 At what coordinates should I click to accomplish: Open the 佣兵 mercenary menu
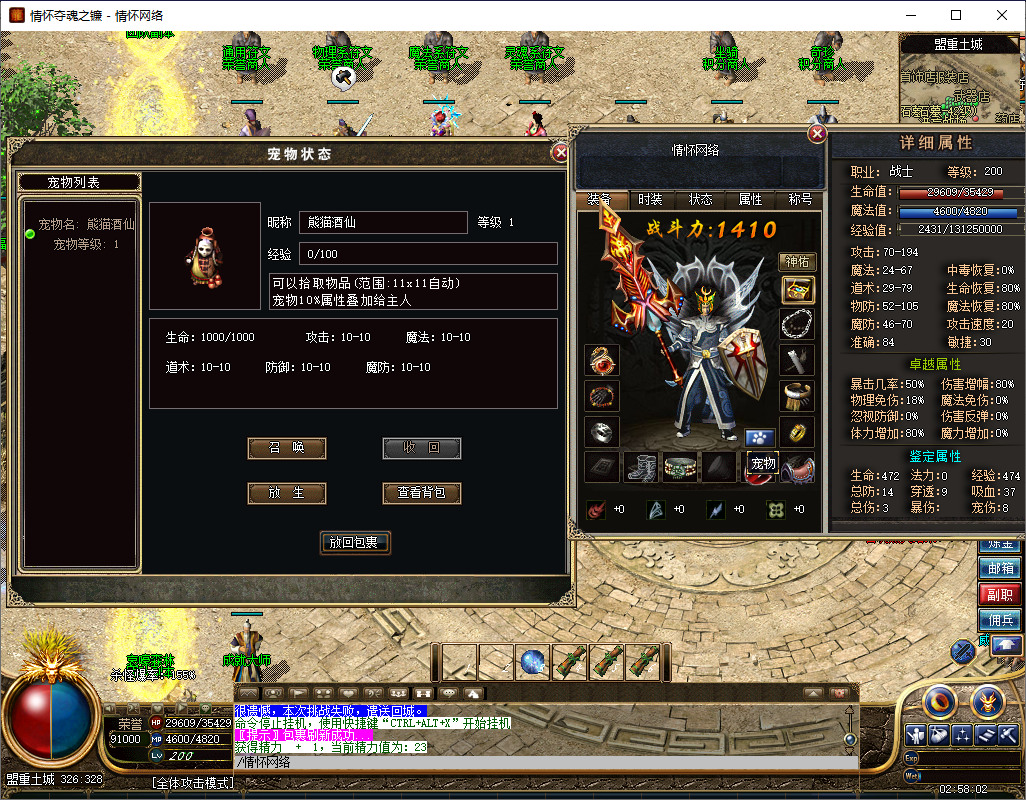click(x=999, y=619)
